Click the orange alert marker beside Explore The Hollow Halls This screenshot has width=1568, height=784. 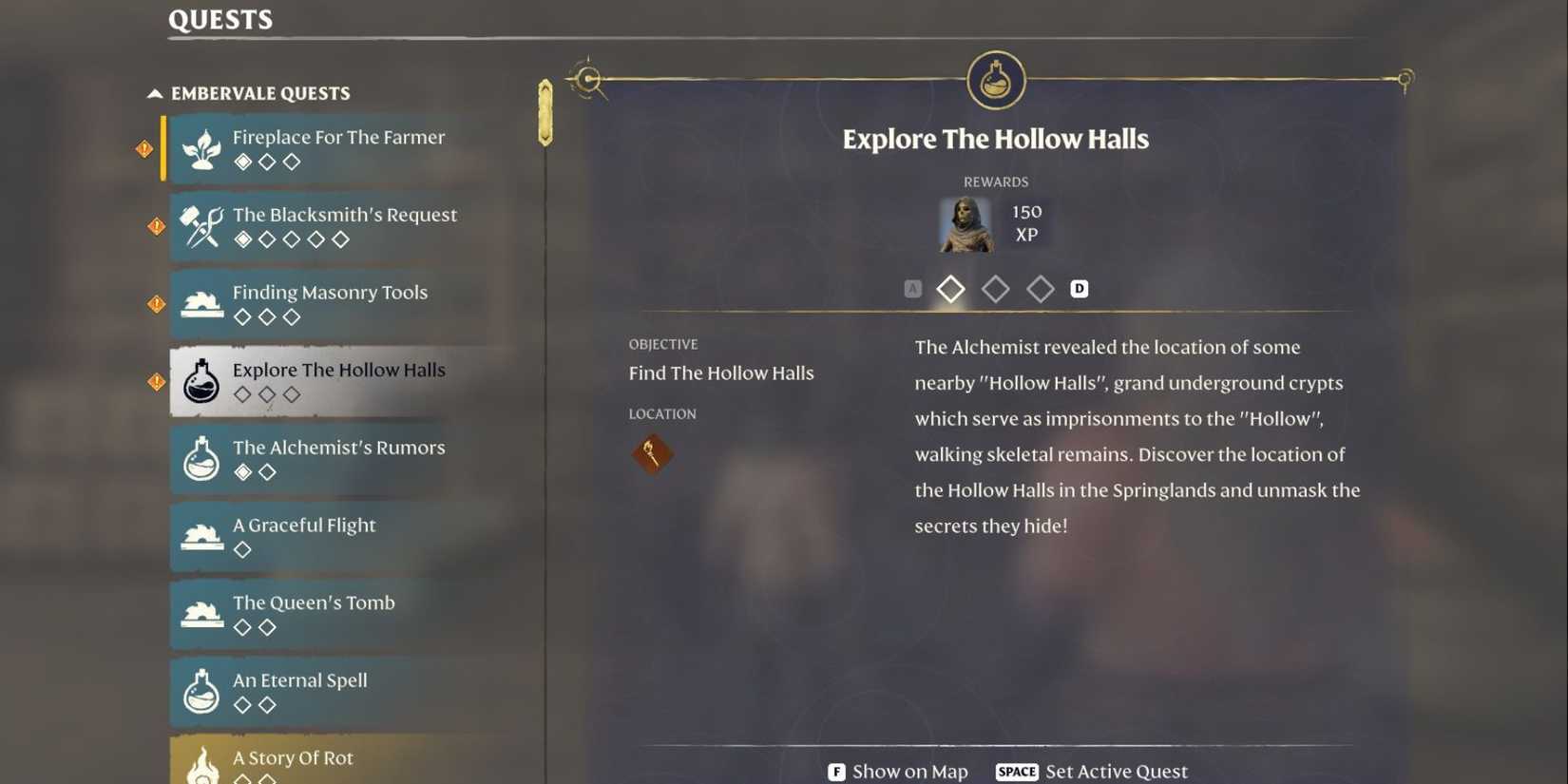156,381
